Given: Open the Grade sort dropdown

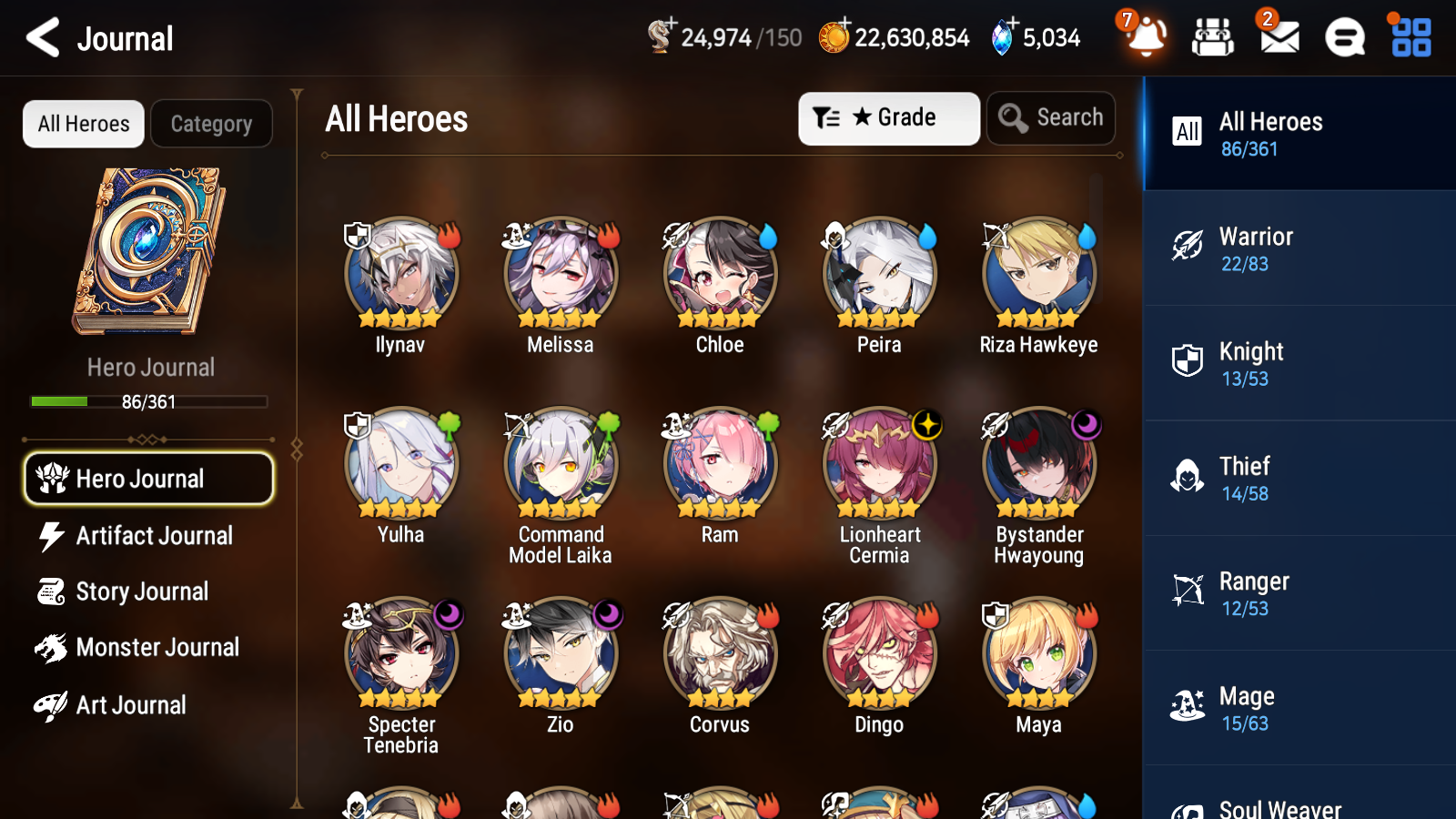Looking at the screenshot, I should [x=888, y=117].
